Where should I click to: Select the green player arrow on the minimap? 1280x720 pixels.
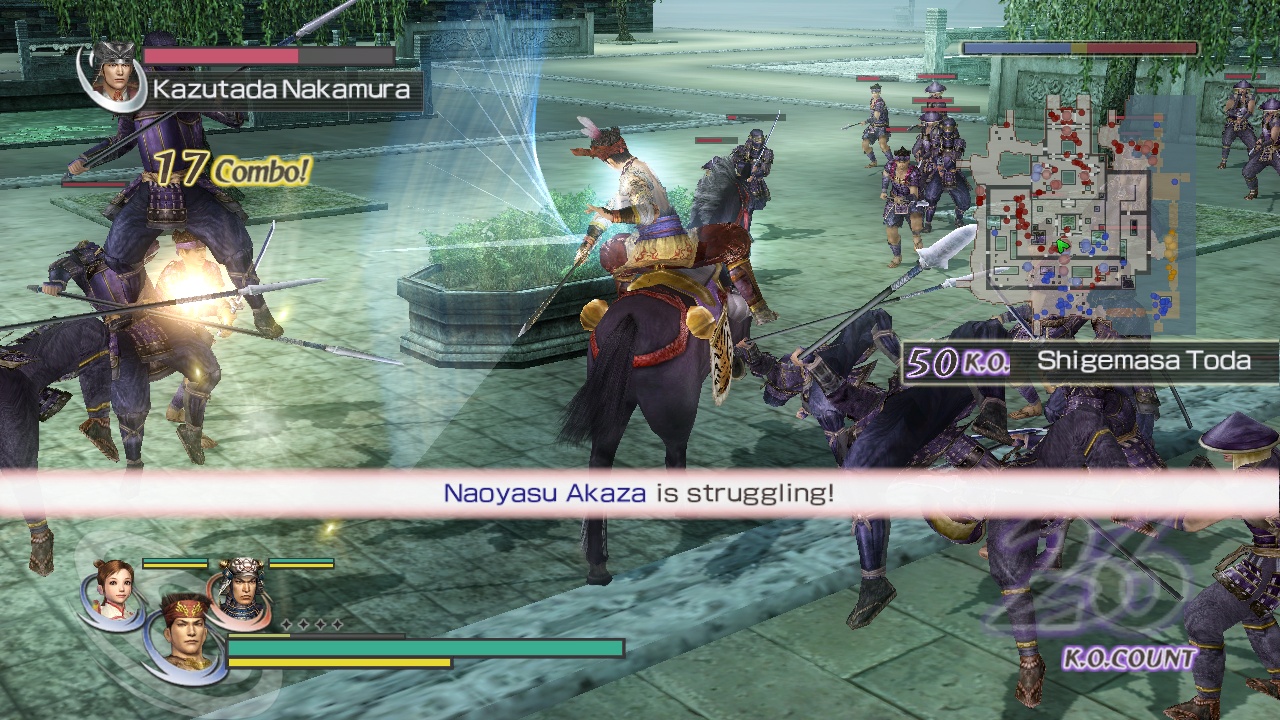[x=1062, y=245]
